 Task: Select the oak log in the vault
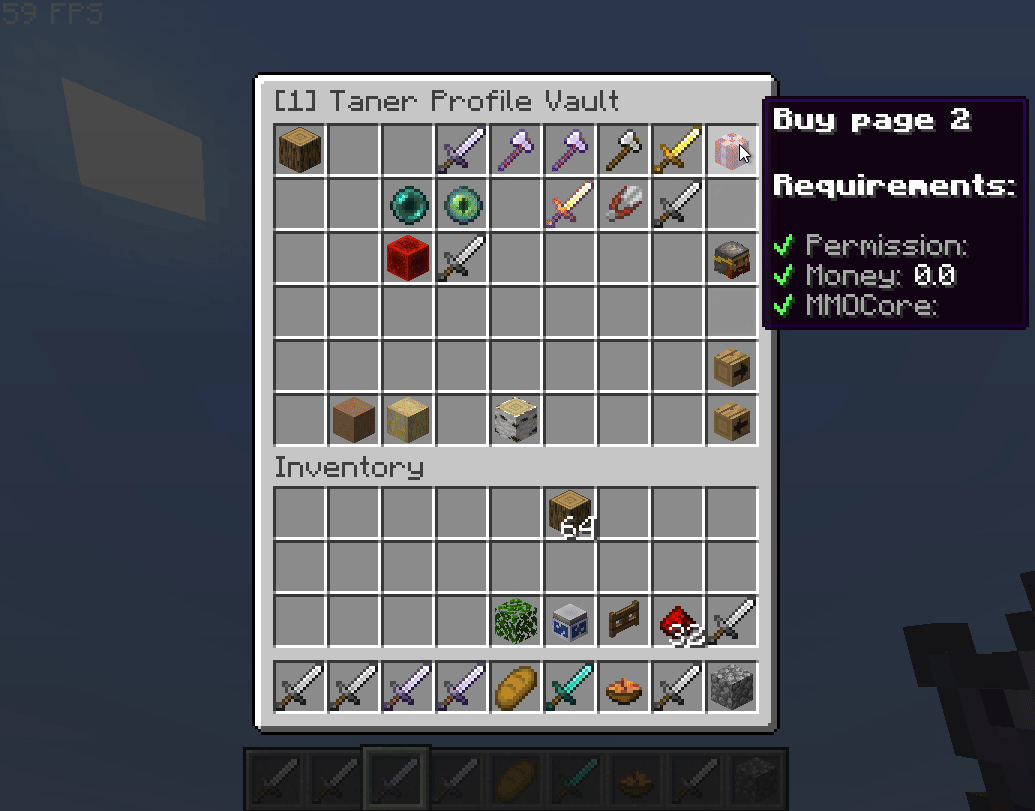point(299,151)
